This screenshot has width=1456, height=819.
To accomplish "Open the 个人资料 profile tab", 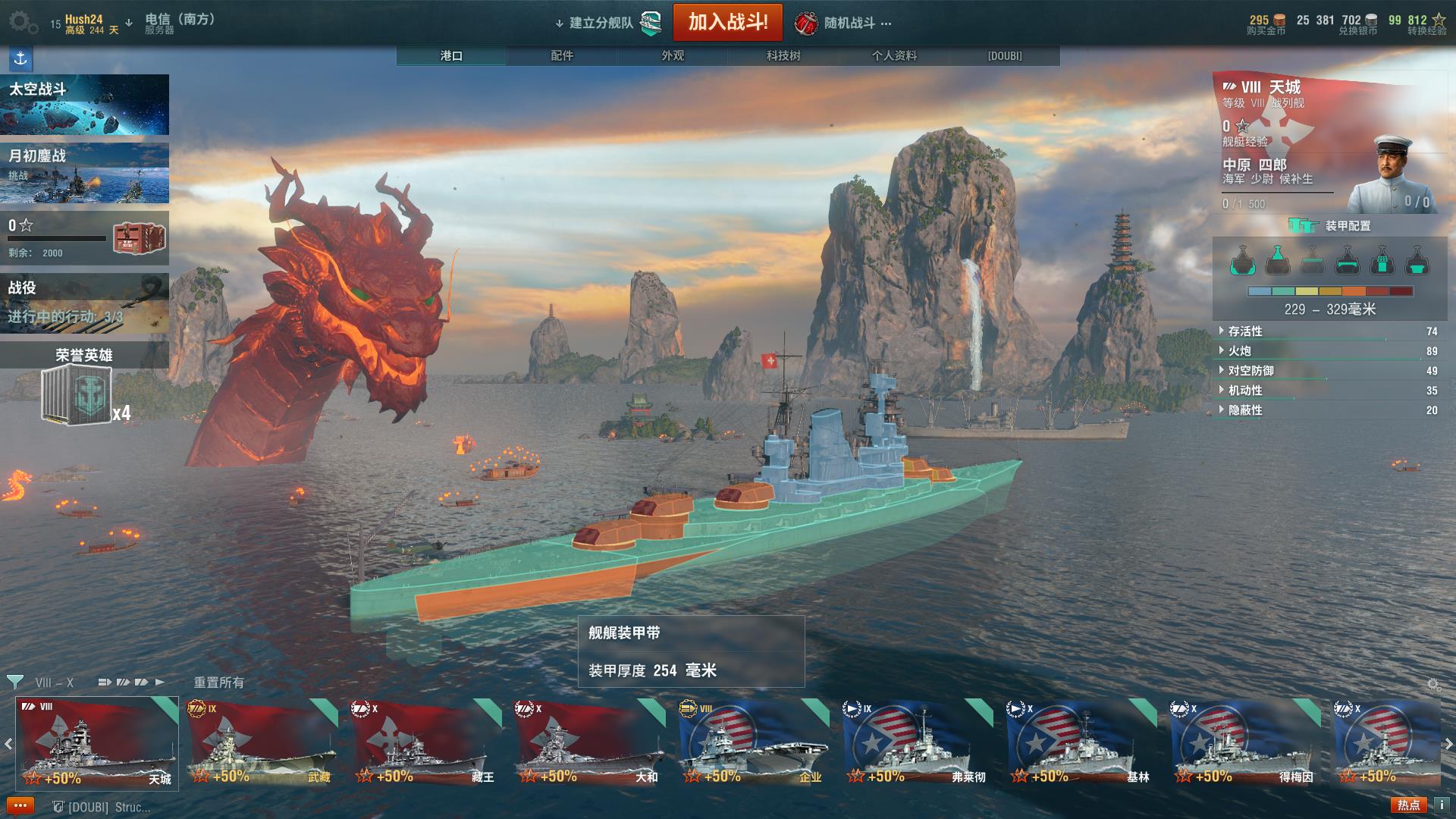I will (x=894, y=56).
